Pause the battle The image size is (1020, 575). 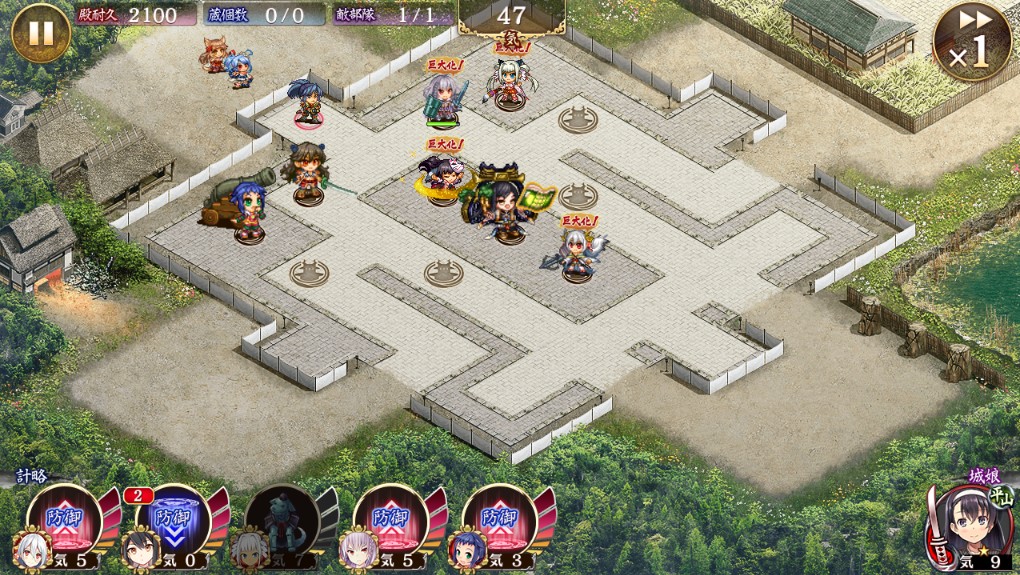(40, 33)
